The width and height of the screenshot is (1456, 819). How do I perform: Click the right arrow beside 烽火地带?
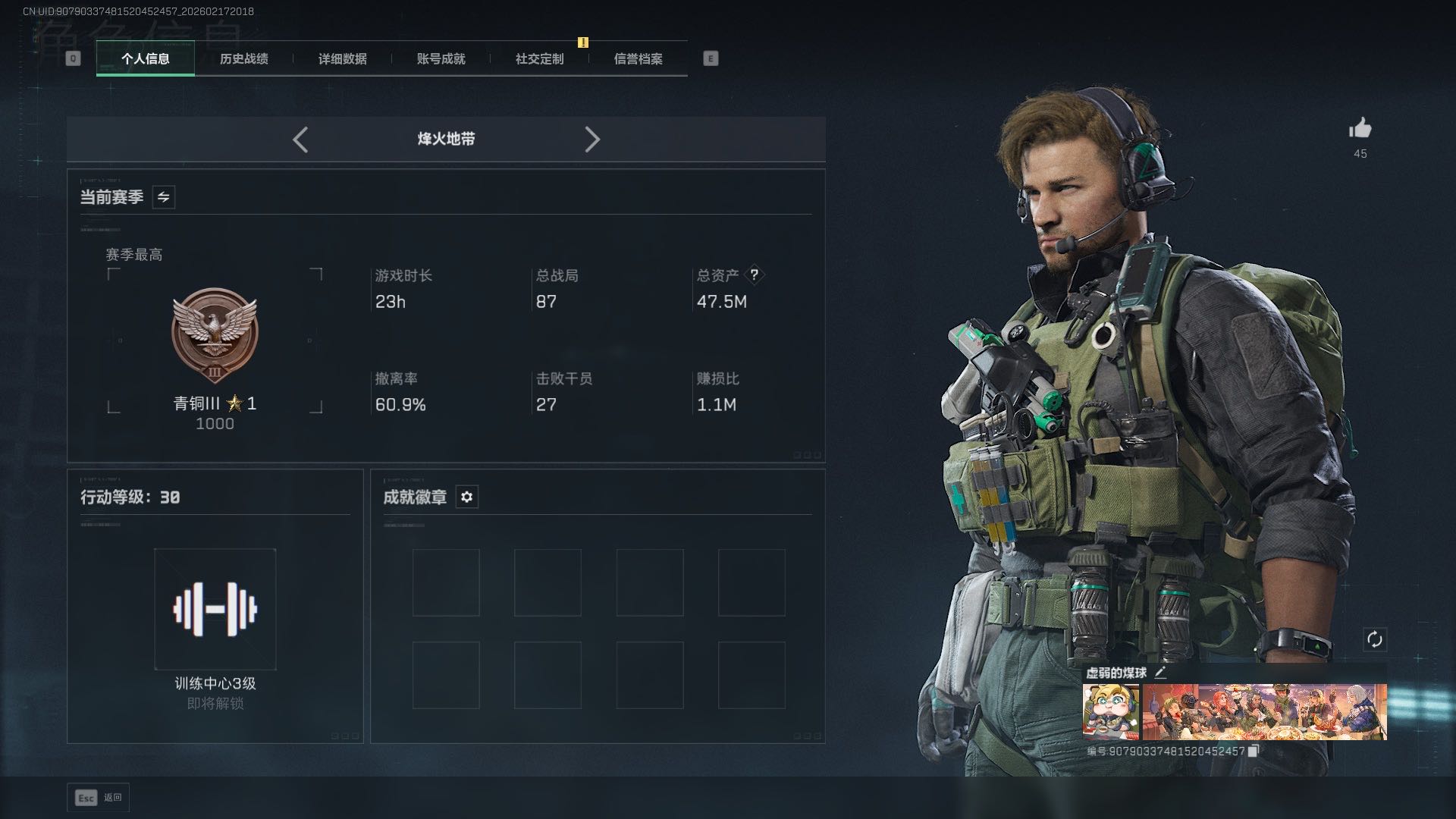[x=592, y=140]
